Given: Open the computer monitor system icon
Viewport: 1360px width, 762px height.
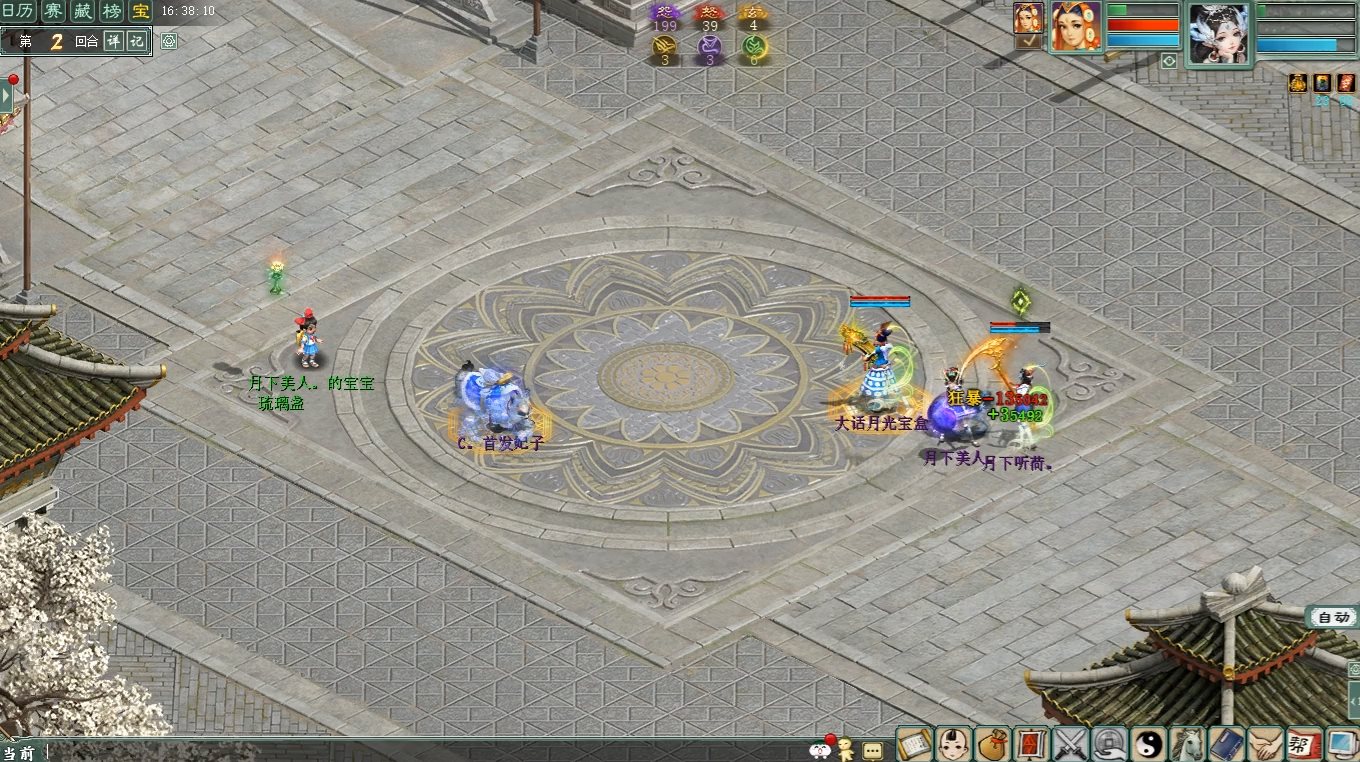Looking at the screenshot, I should pyautogui.click(x=1341, y=744).
